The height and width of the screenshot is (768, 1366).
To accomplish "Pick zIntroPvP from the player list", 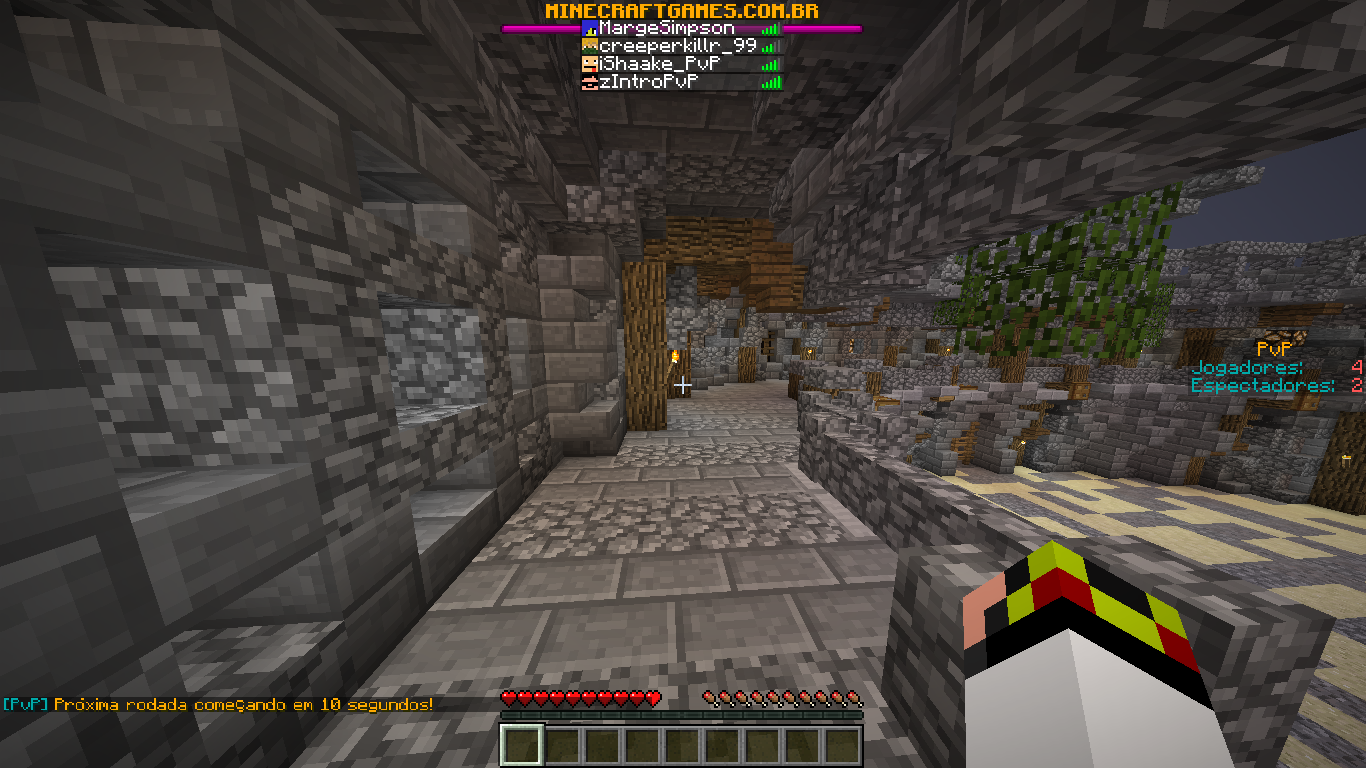I will tap(648, 82).
